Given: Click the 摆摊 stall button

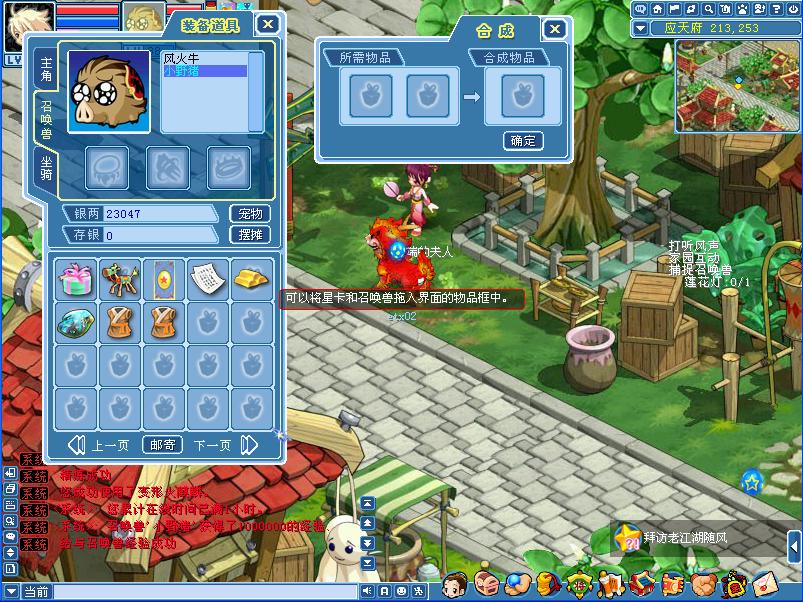Looking at the screenshot, I should 250,235.
